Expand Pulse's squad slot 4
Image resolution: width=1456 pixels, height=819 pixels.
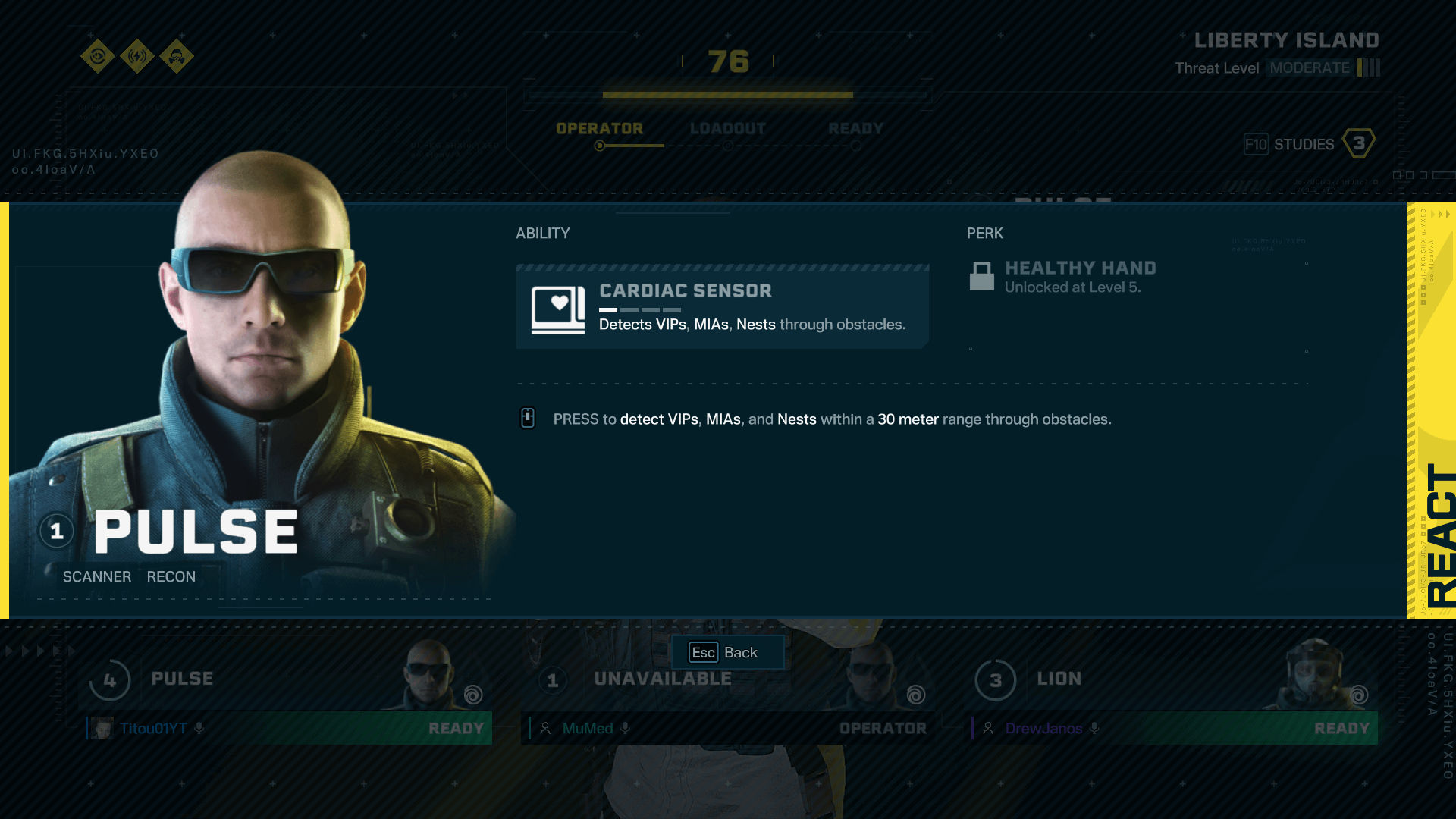111,680
